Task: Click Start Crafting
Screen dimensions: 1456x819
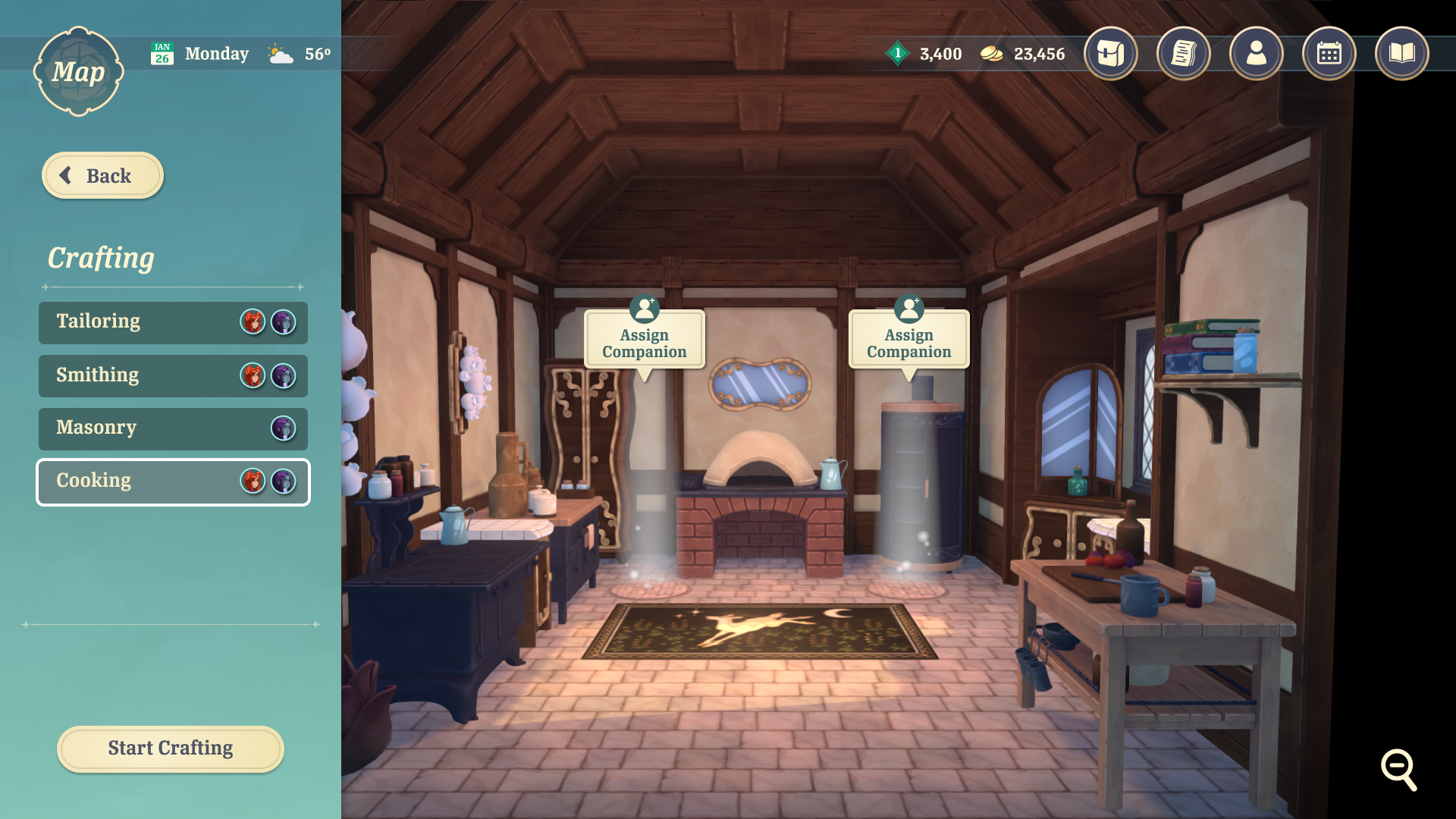Action: click(x=171, y=748)
